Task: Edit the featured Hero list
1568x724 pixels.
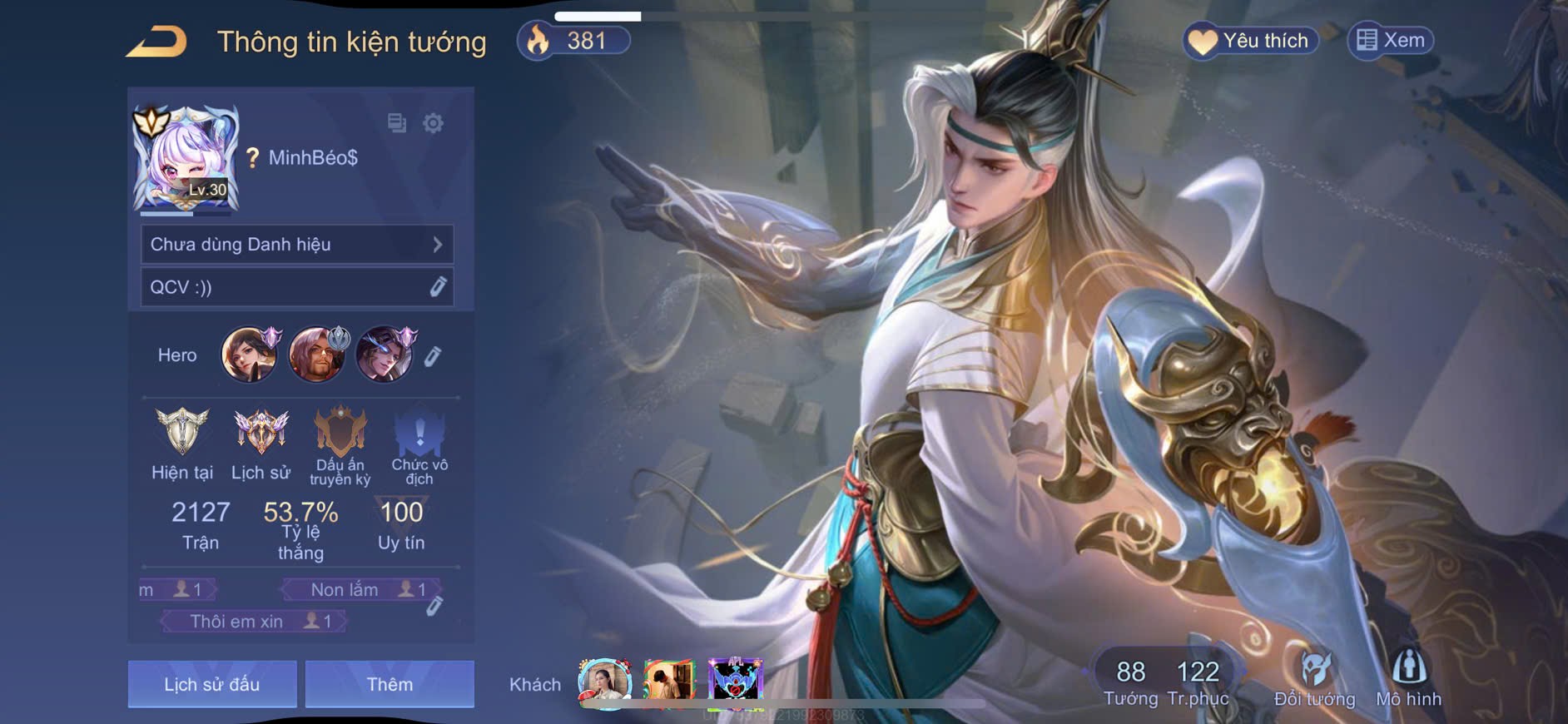Action: (433, 357)
